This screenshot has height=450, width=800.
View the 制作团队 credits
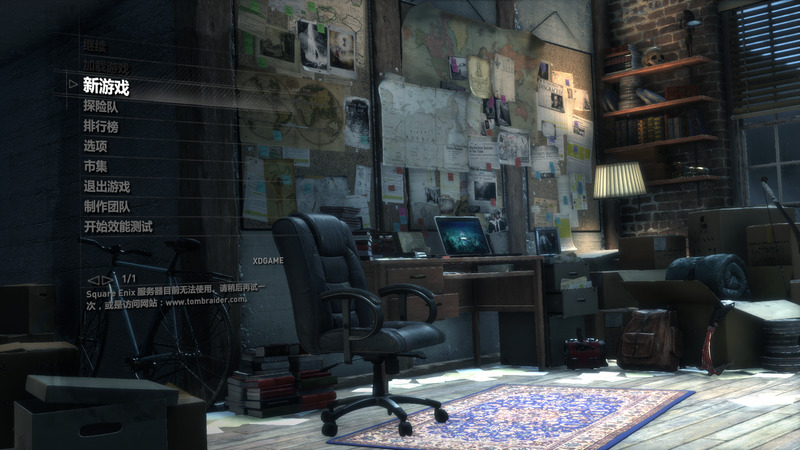click(x=107, y=206)
